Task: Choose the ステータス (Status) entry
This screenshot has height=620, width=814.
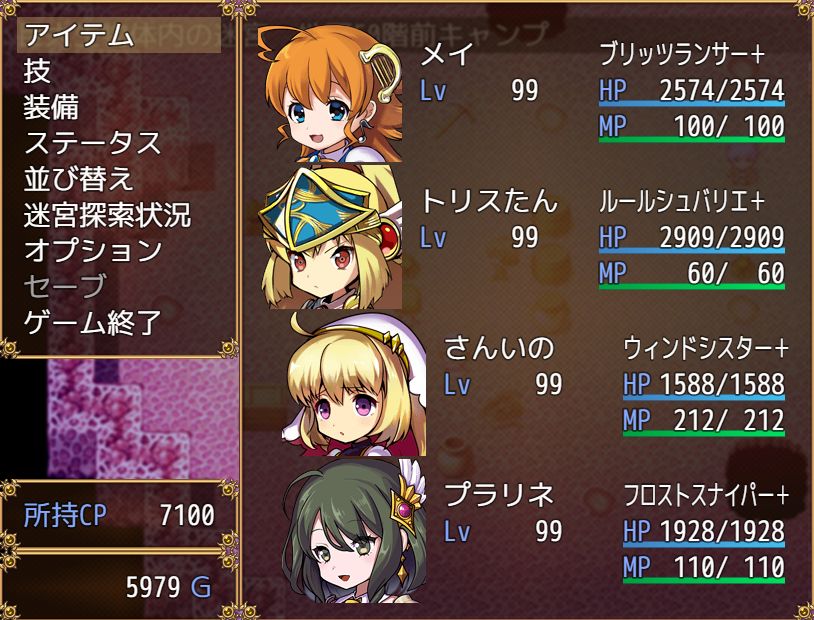Action: coord(92,143)
